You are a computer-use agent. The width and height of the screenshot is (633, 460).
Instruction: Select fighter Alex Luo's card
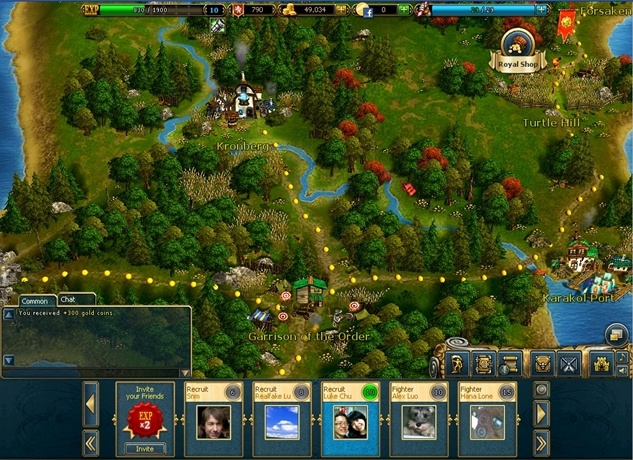pyautogui.click(x=418, y=419)
